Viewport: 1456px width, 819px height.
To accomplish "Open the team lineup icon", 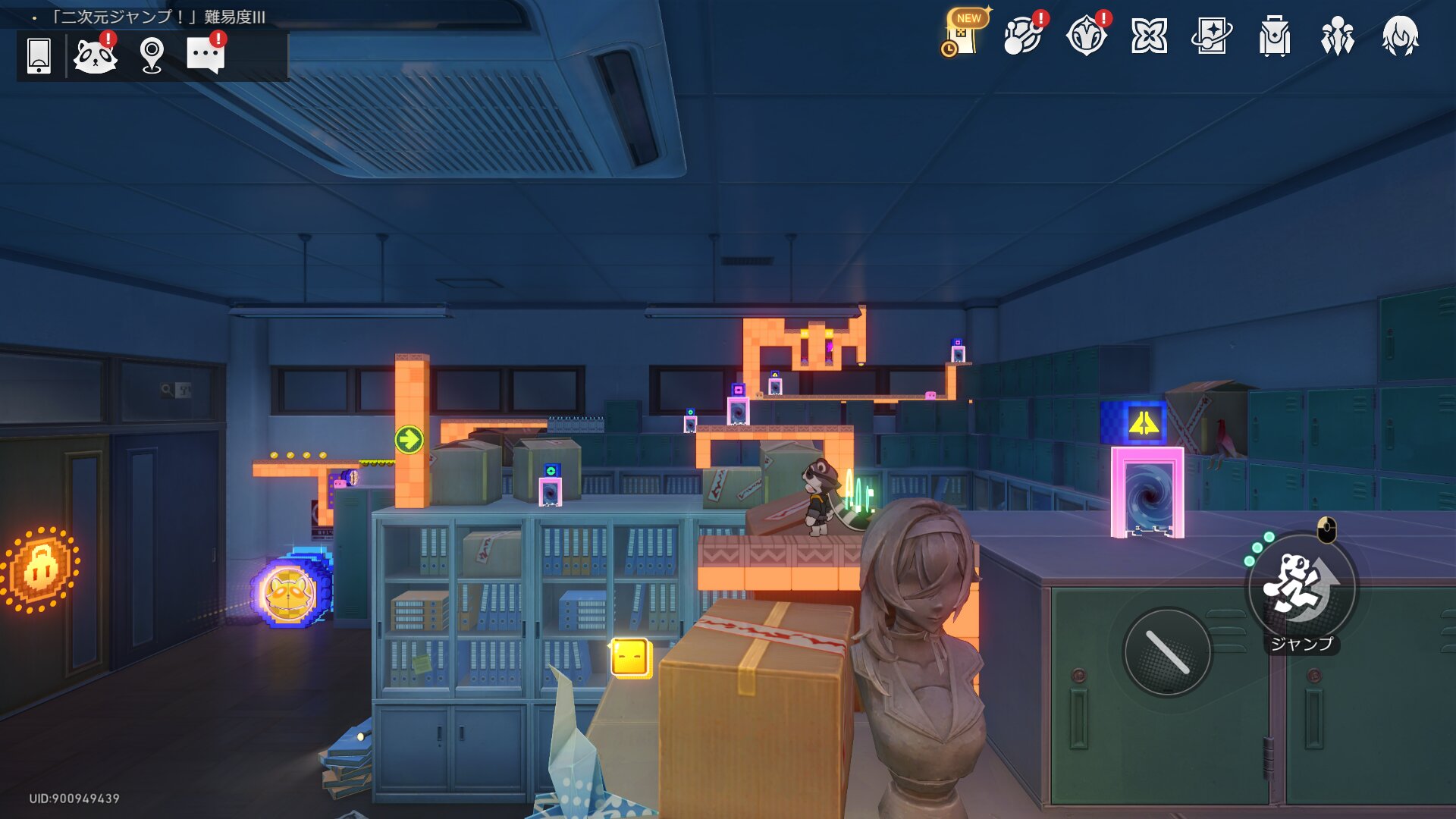I will coord(1337,36).
